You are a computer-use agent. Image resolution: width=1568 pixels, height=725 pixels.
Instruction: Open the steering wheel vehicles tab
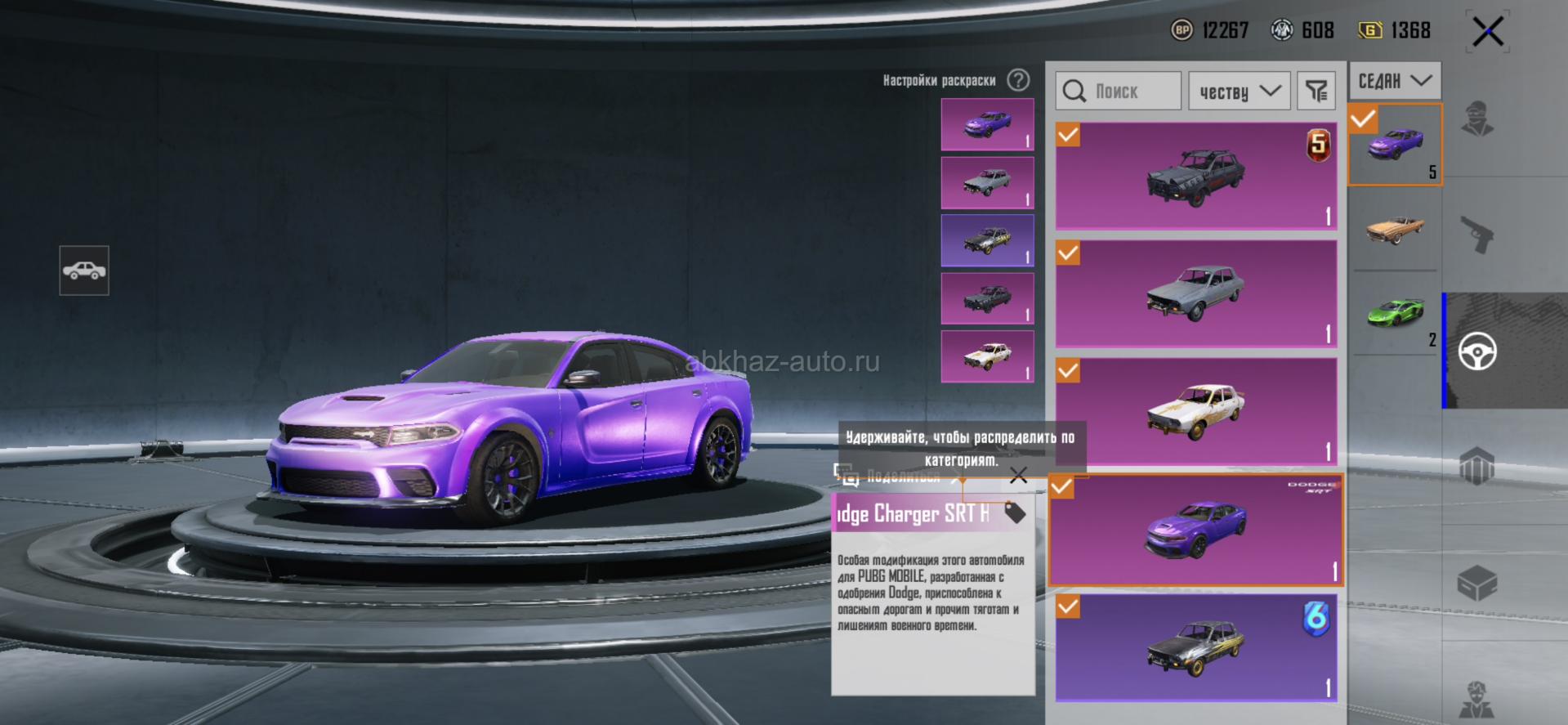1477,351
